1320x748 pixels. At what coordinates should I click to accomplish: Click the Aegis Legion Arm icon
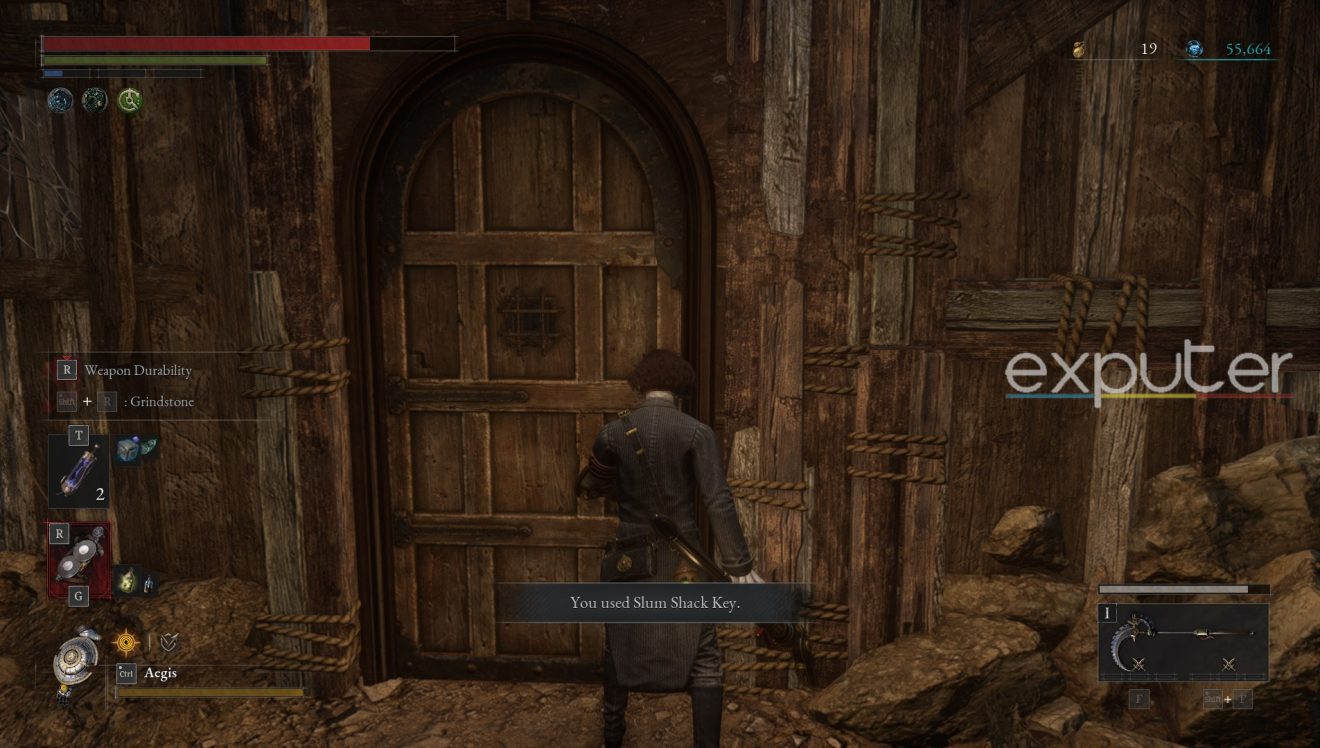point(75,658)
